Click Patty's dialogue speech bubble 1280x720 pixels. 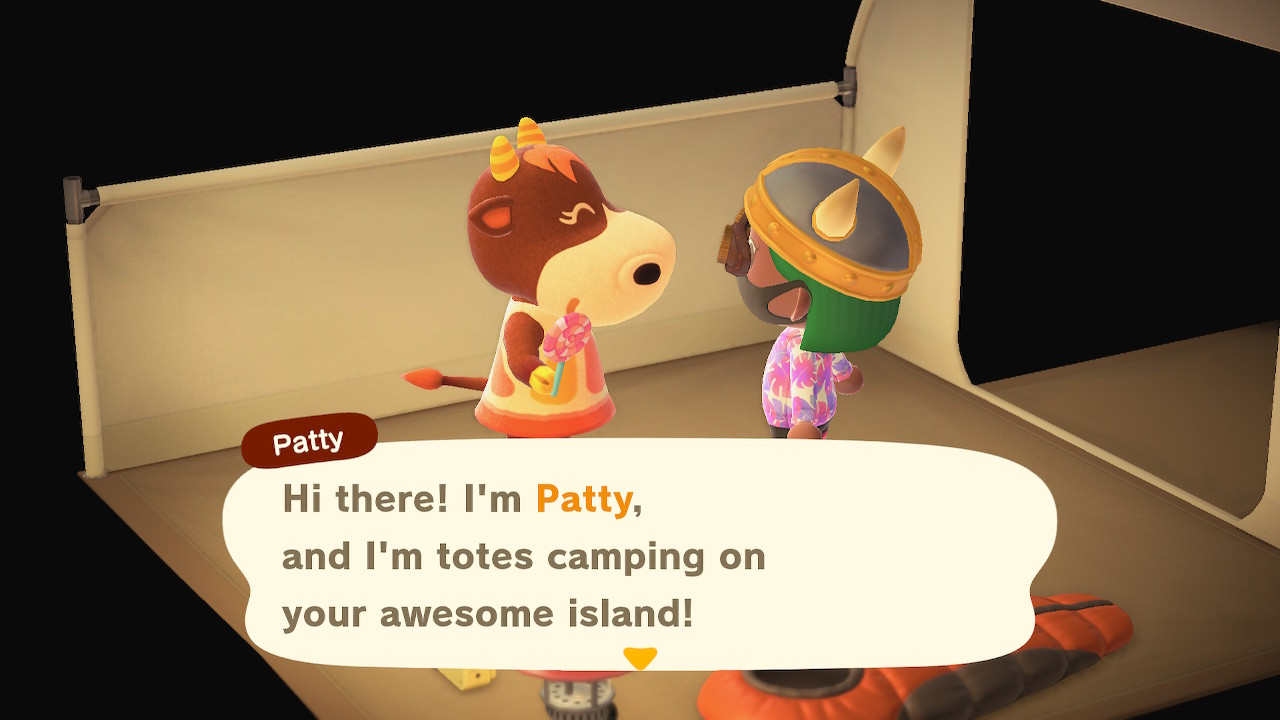point(640,555)
